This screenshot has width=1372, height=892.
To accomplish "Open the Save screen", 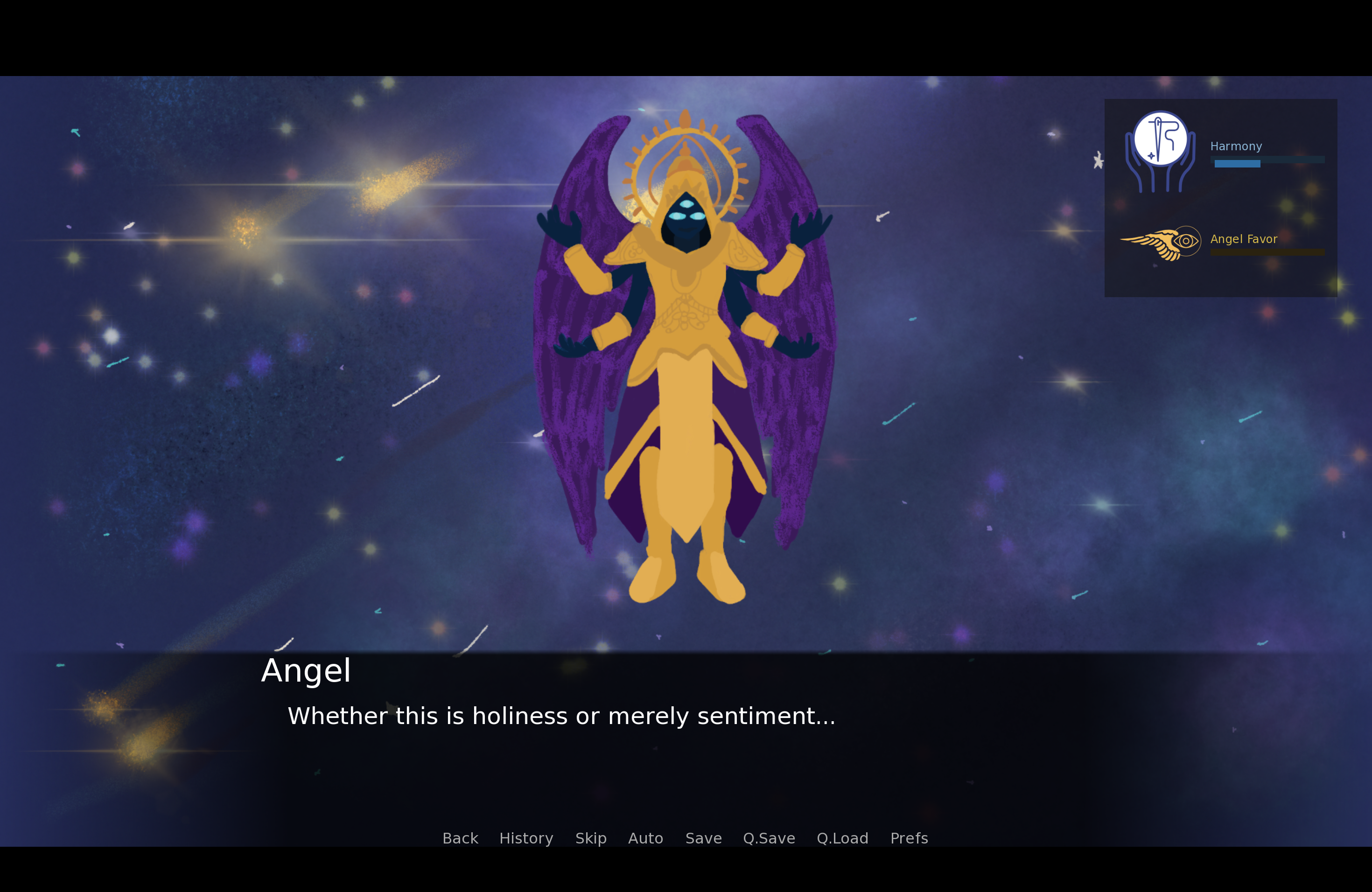I will pos(703,839).
